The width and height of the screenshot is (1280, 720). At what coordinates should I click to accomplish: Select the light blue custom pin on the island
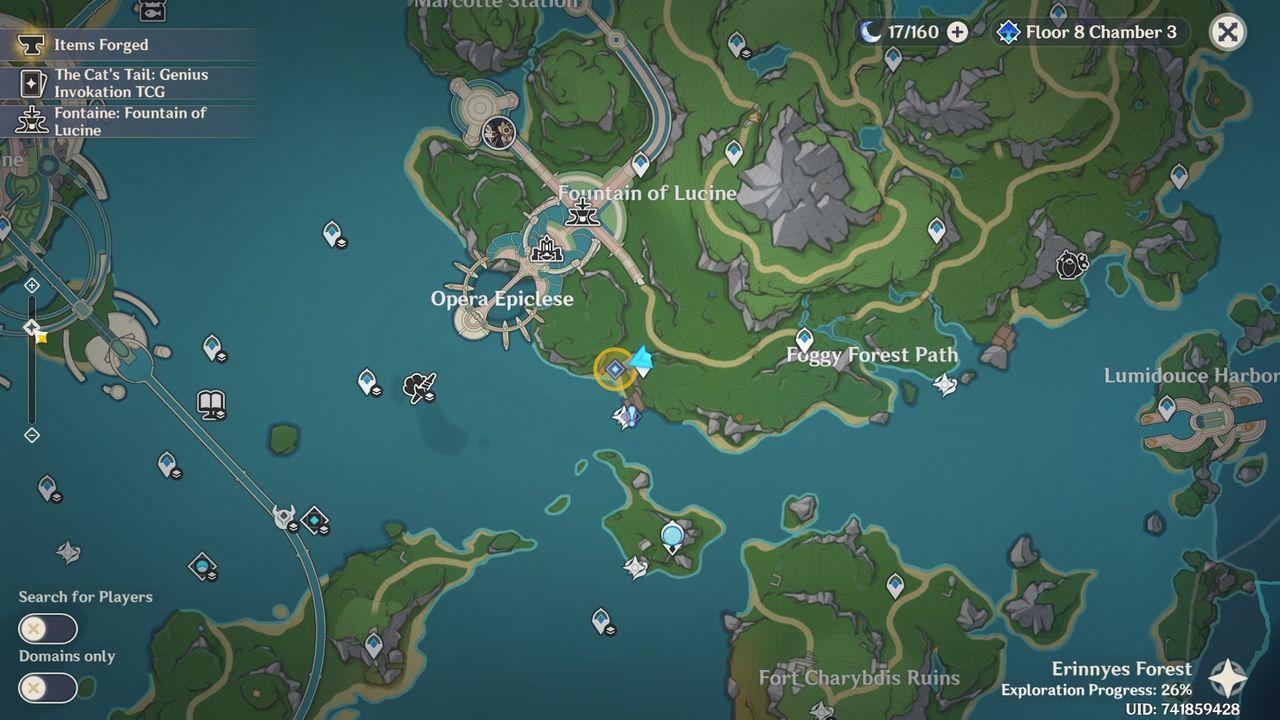click(x=672, y=538)
